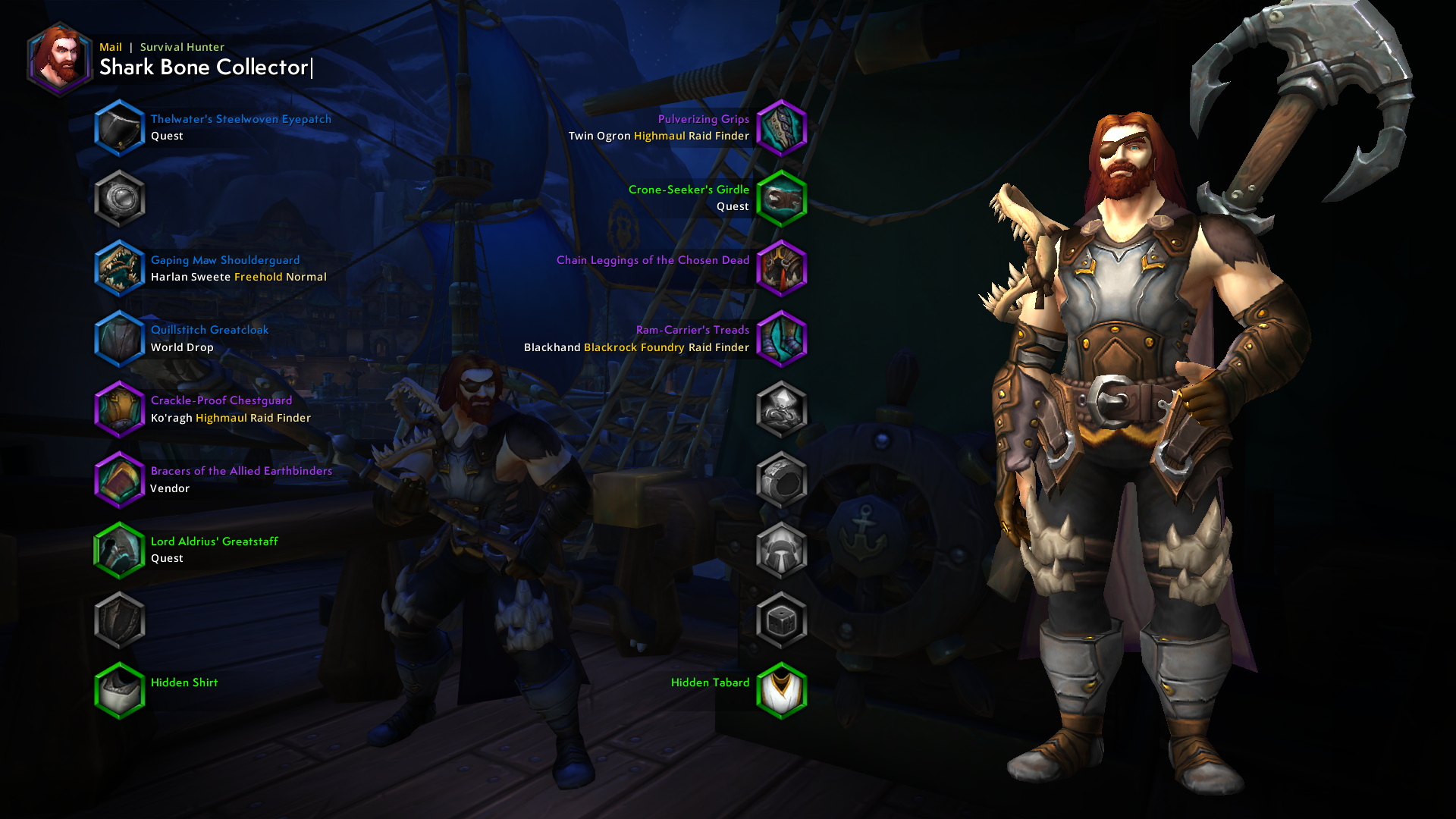Choose the Gaping Maw Shoulderguard slot
Screen dimensions: 1456x819
click(120, 268)
